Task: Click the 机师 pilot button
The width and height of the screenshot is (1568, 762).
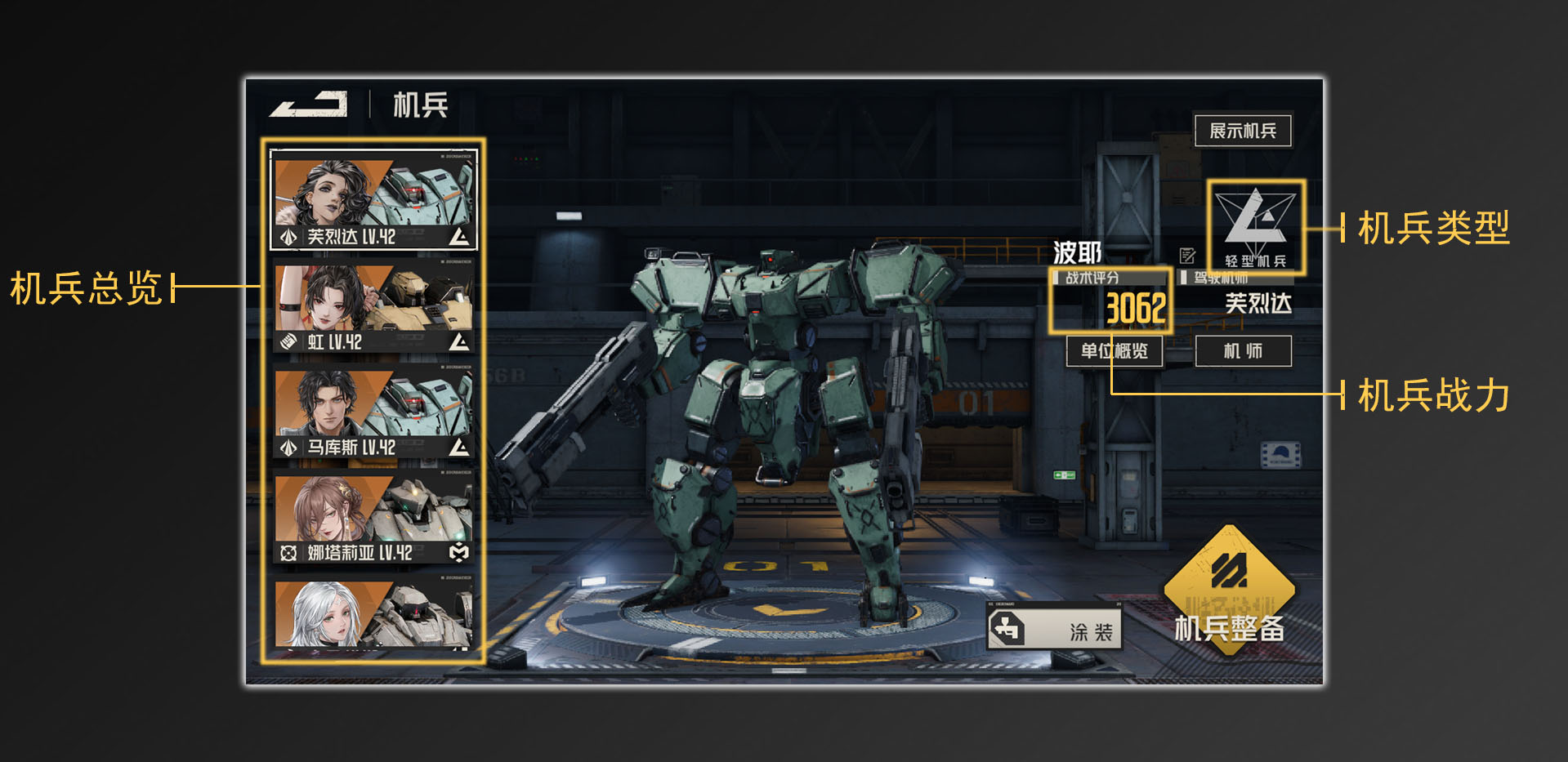Action: click(1242, 351)
